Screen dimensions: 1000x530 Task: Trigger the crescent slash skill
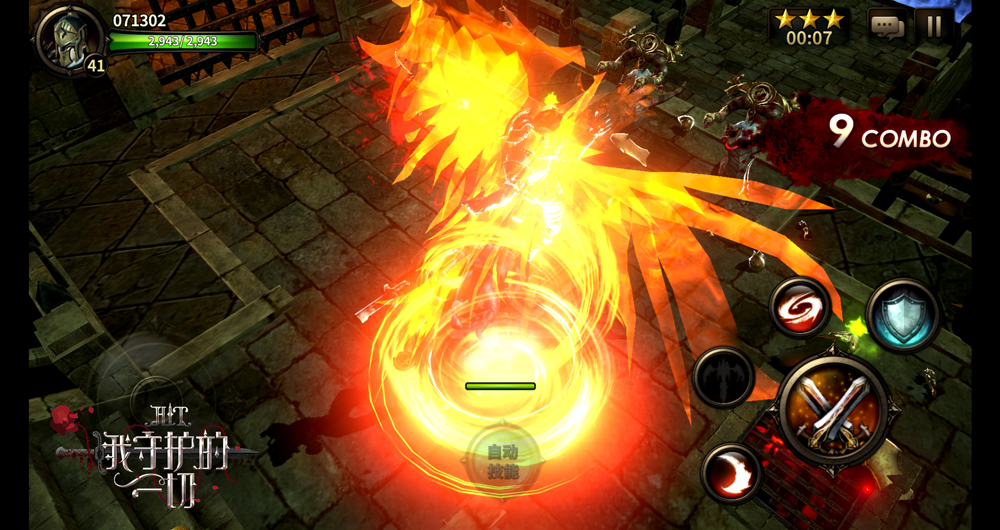tap(732, 472)
